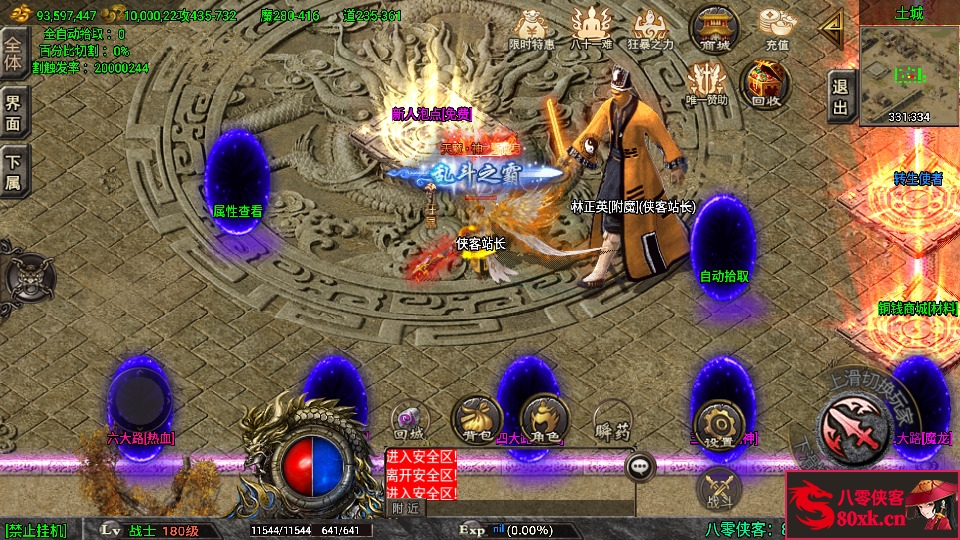Open the 八十一难 challenge icon
Screen dimensions: 960x540
591,28
